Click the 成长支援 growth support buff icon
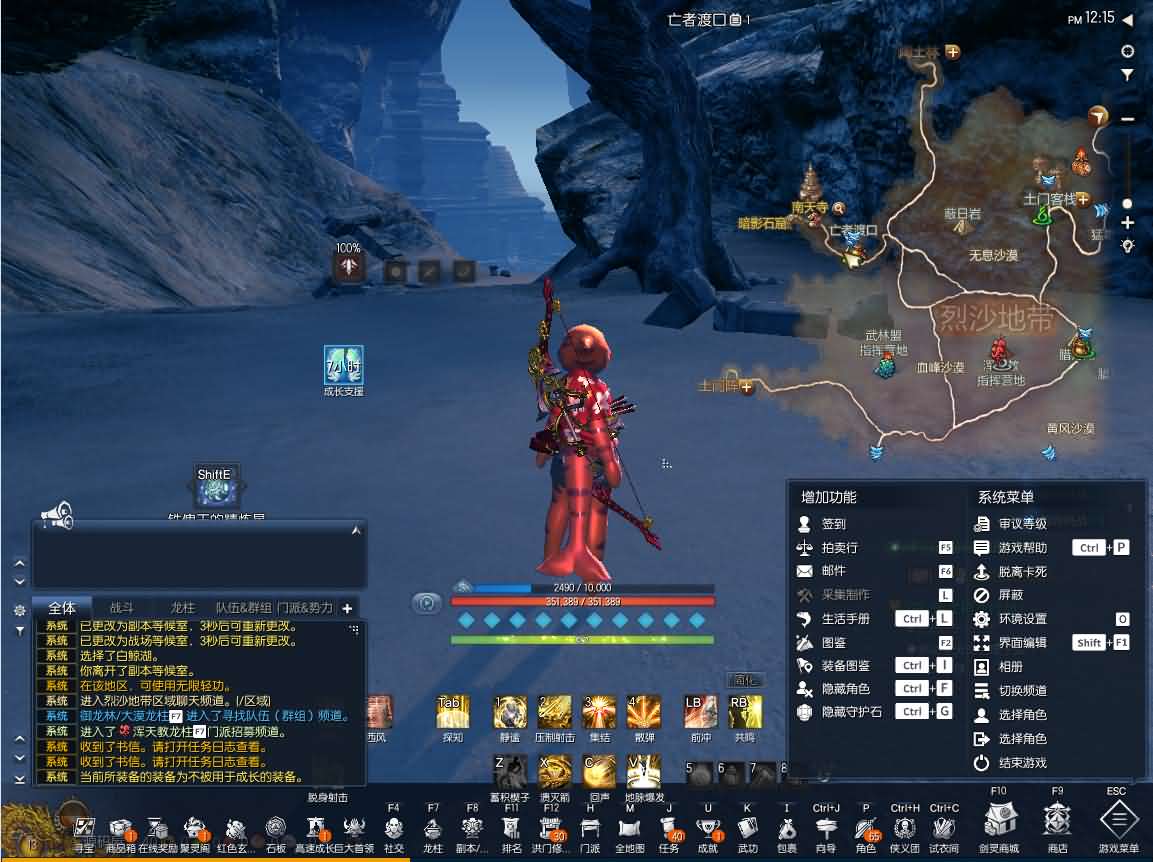1153x862 pixels. click(x=343, y=365)
